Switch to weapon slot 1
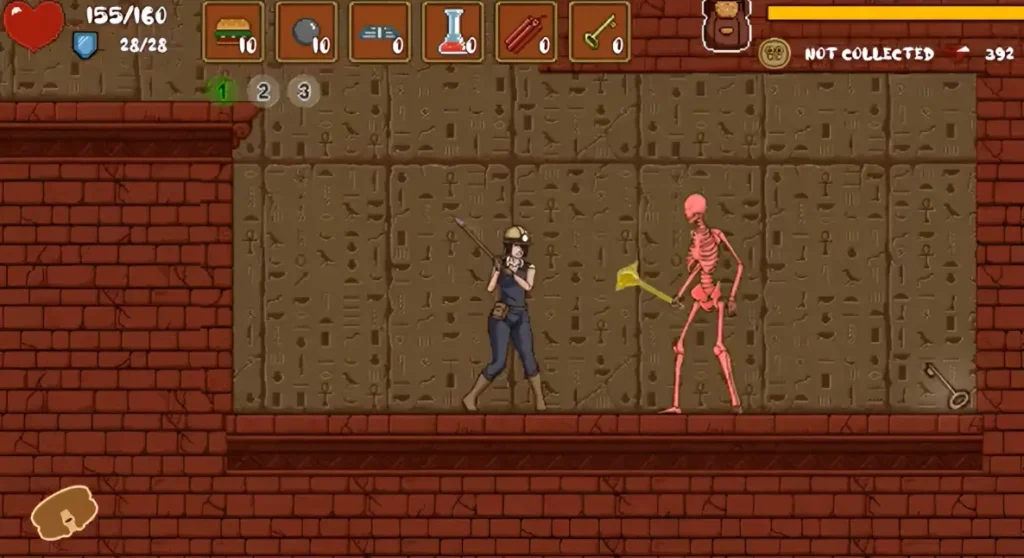This screenshot has width=1024, height=558. coord(223,92)
